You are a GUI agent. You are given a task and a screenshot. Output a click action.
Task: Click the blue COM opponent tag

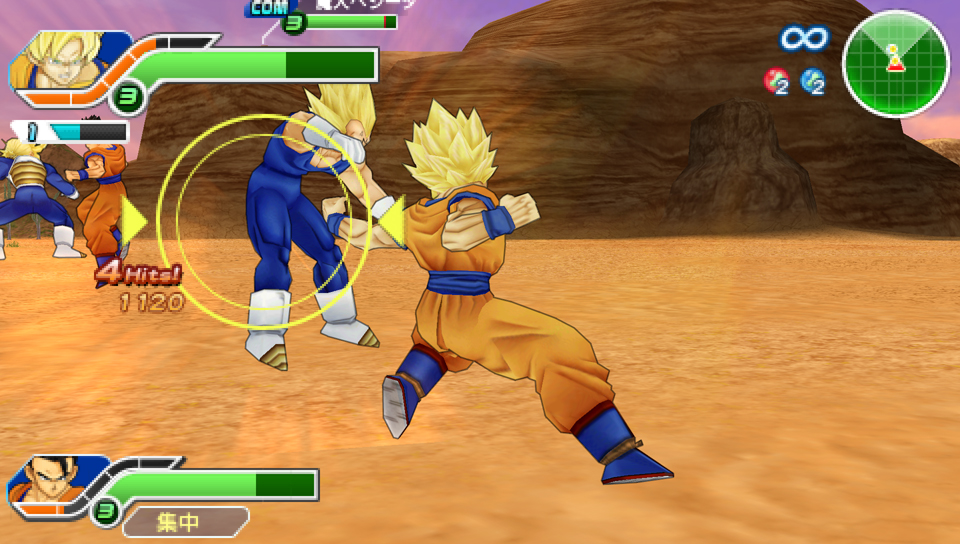267,8
